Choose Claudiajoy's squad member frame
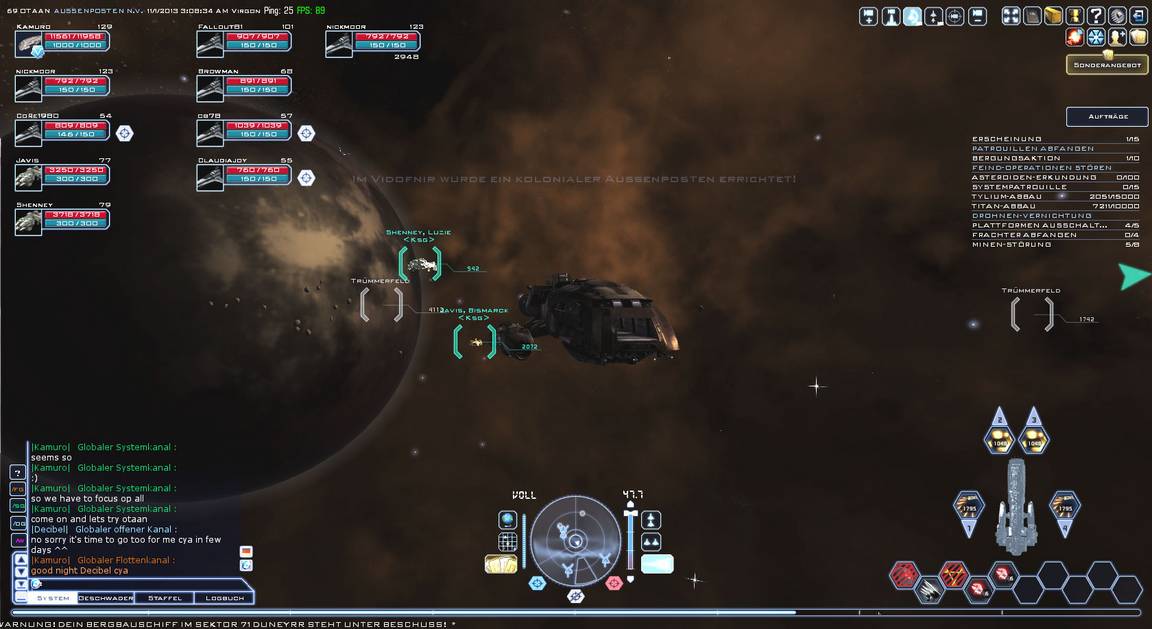 [243, 176]
